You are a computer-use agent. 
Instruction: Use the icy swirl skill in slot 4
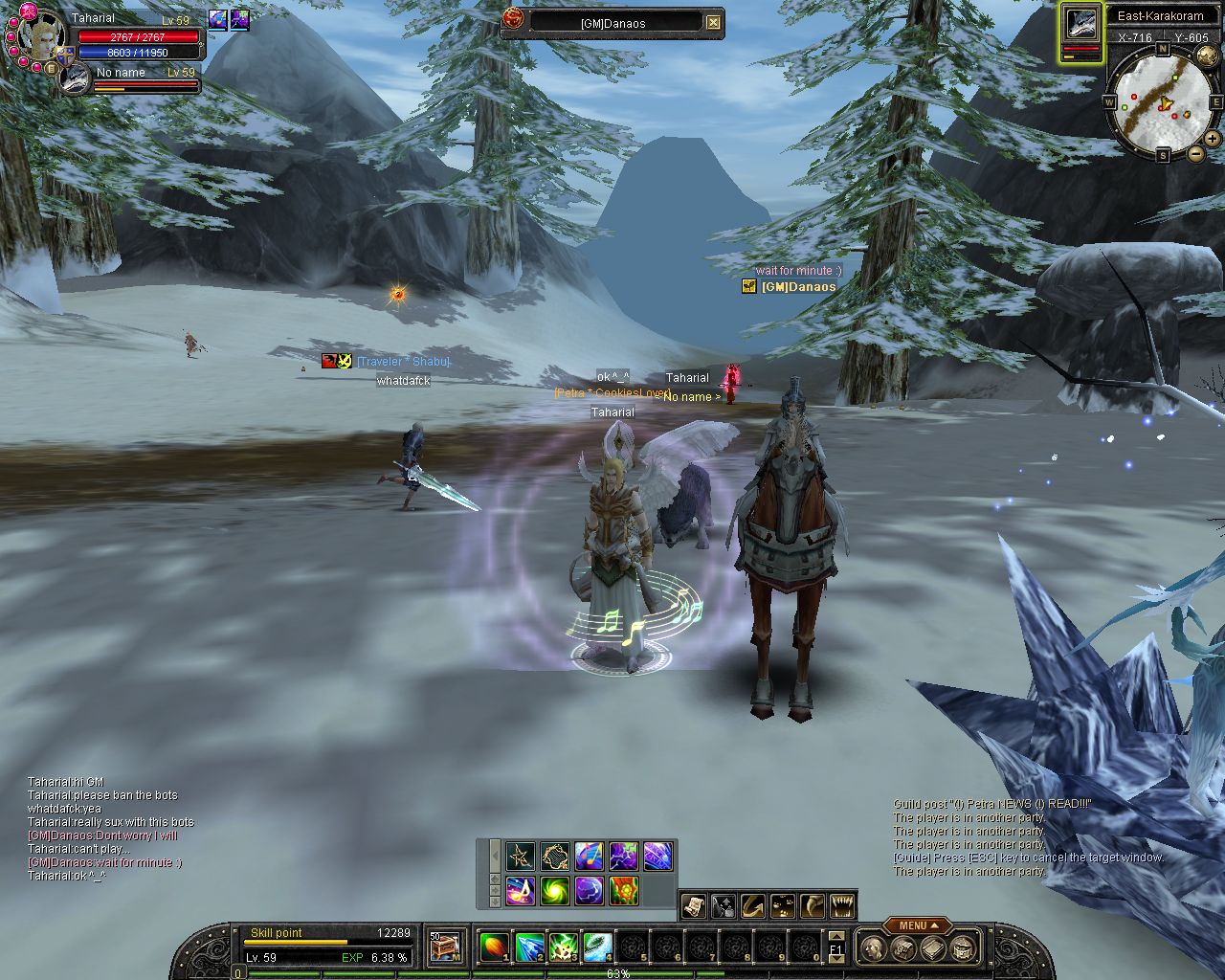pos(597,947)
